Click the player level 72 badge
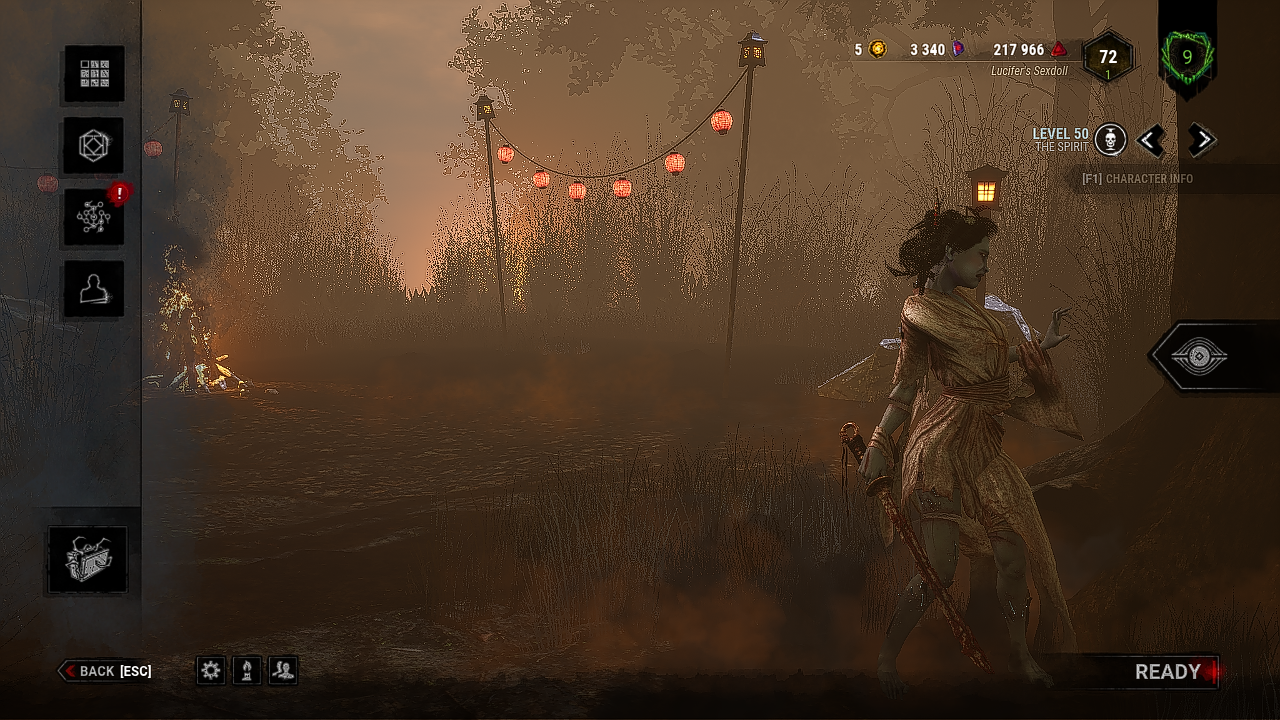This screenshot has width=1280, height=720. pyautogui.click(x=1108, y=58)
